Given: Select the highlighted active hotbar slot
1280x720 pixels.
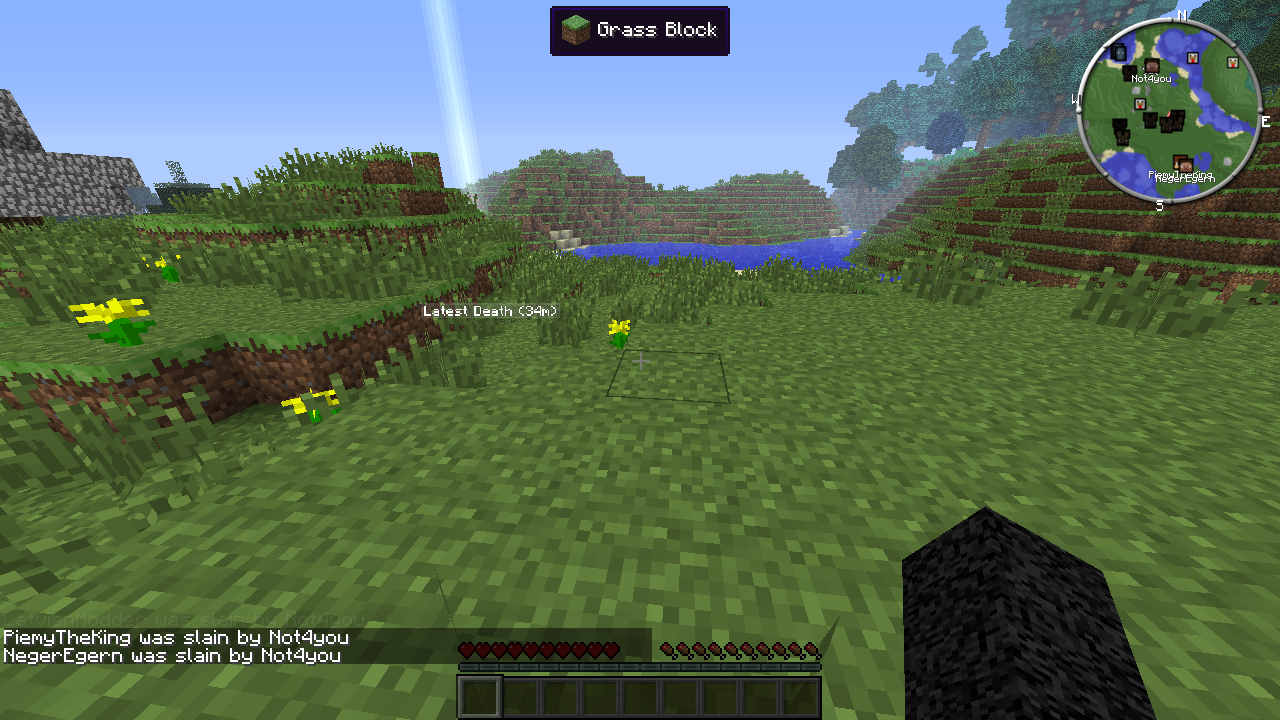Looking at the screenshot, I should point(480,697).
